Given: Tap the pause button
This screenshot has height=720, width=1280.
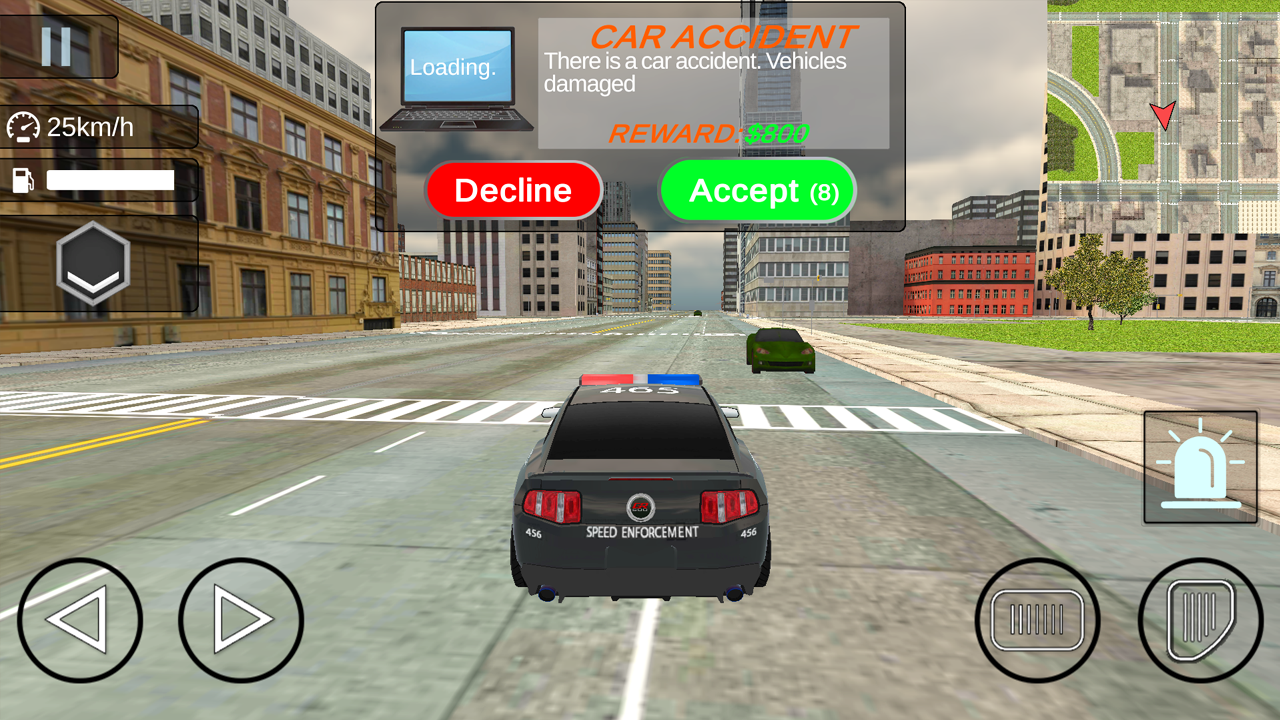Looking at the screenshot, I should (57, 44).
